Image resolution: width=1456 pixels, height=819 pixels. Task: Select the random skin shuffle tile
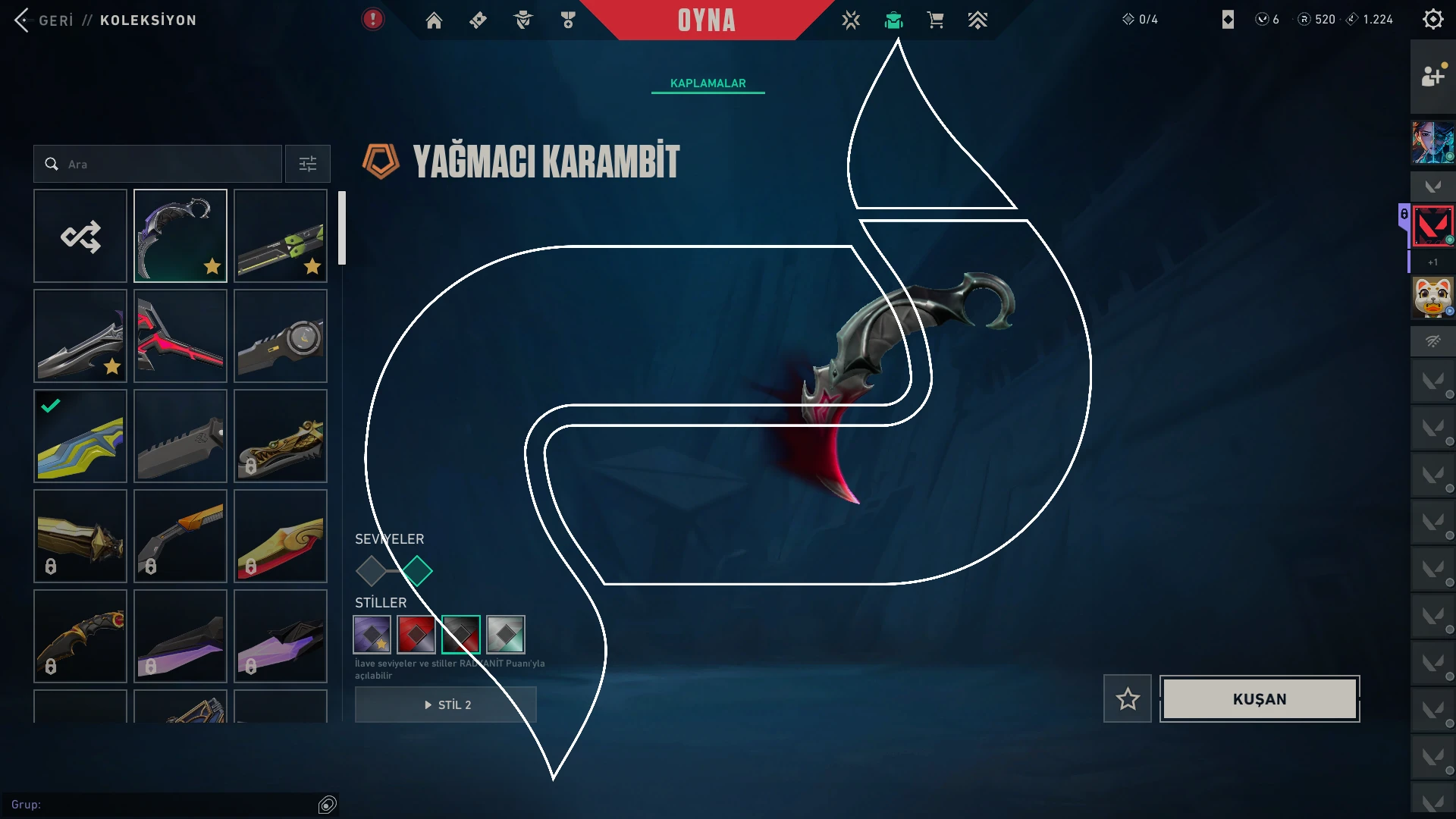click(80, 235)
